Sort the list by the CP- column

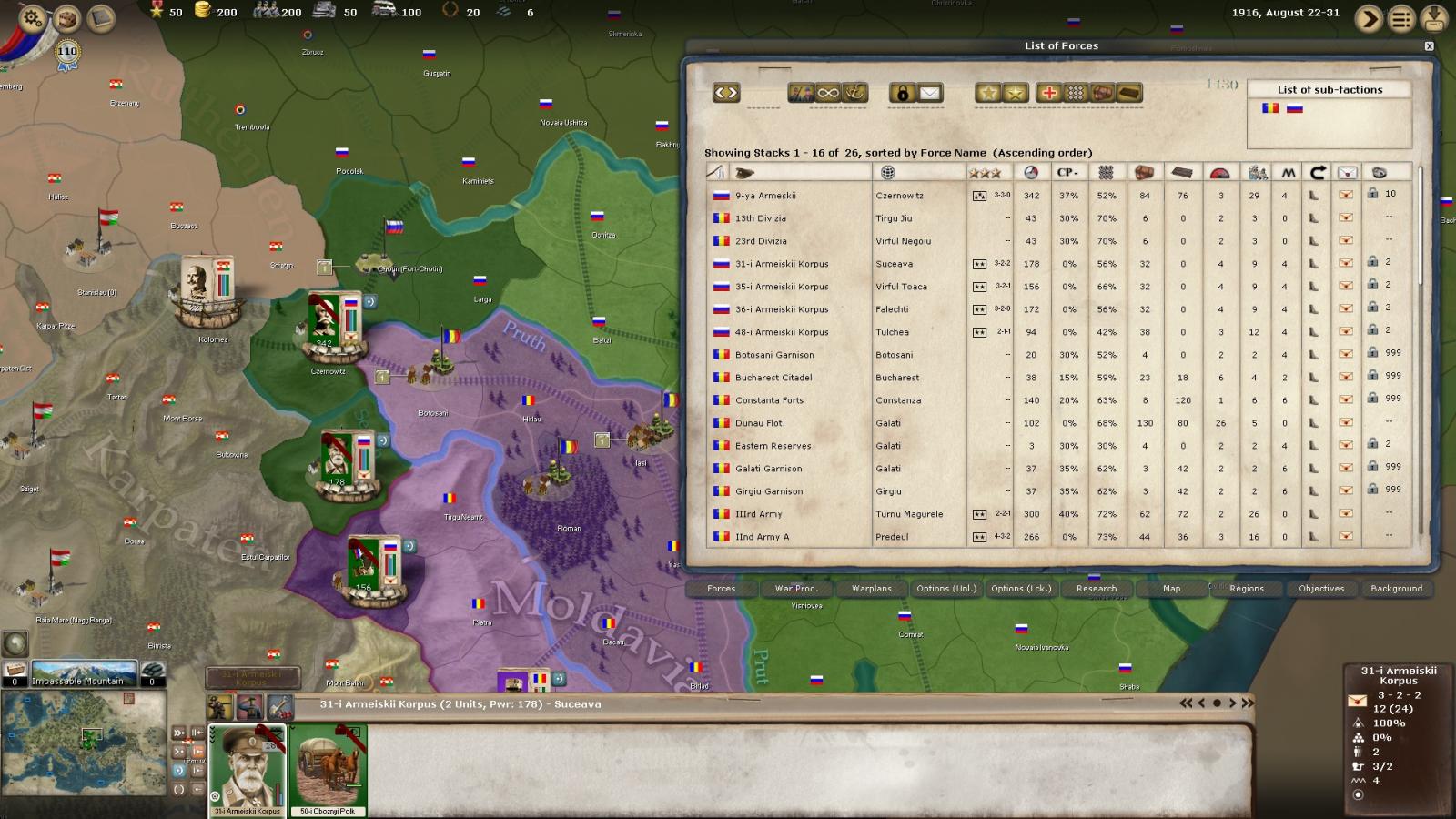click(1067, 173)
